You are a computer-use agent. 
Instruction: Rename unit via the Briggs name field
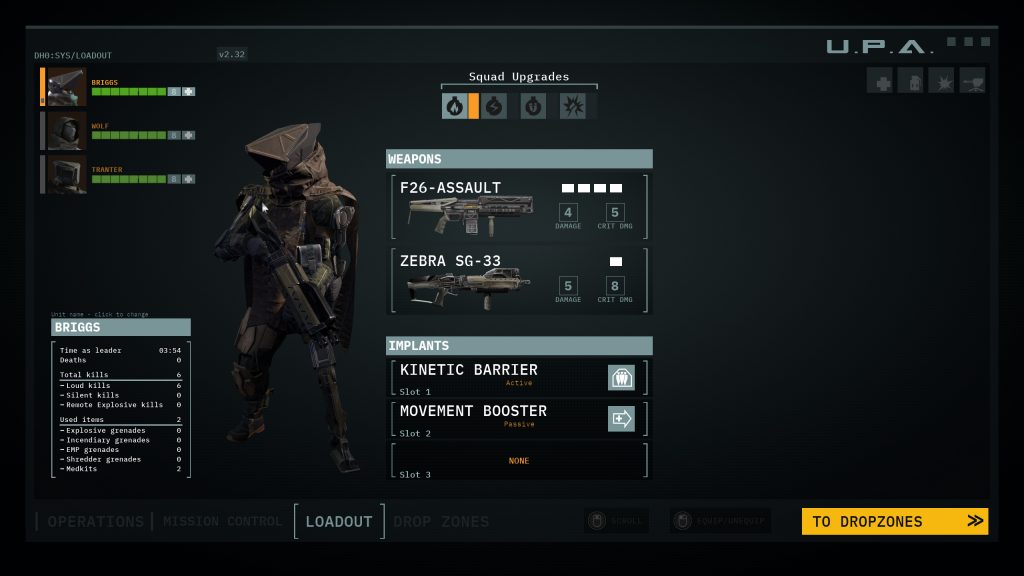120,327
